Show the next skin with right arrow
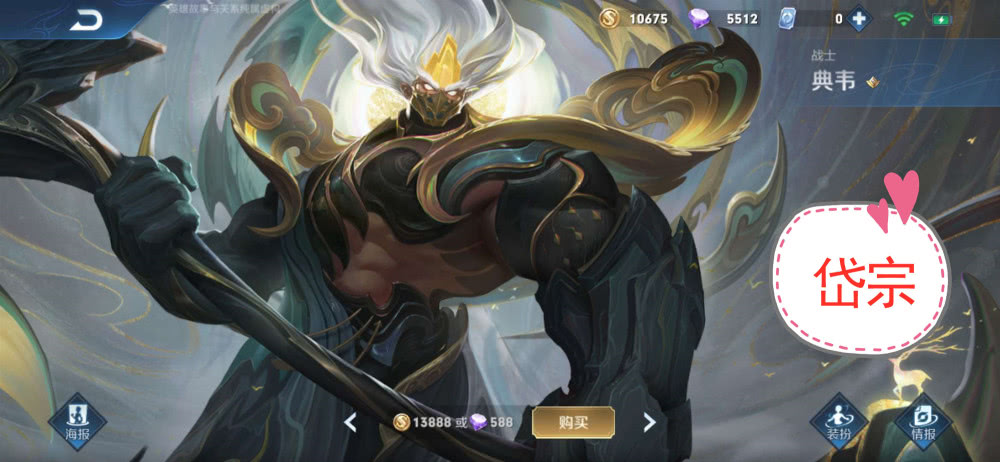The width and height of the screenshot is (1000, 462). 649,422
